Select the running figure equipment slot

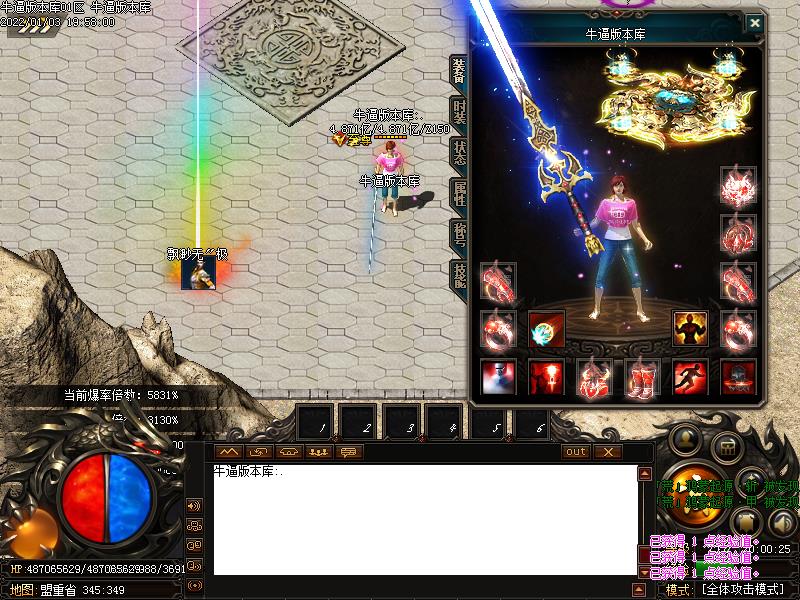coord(690,378)
